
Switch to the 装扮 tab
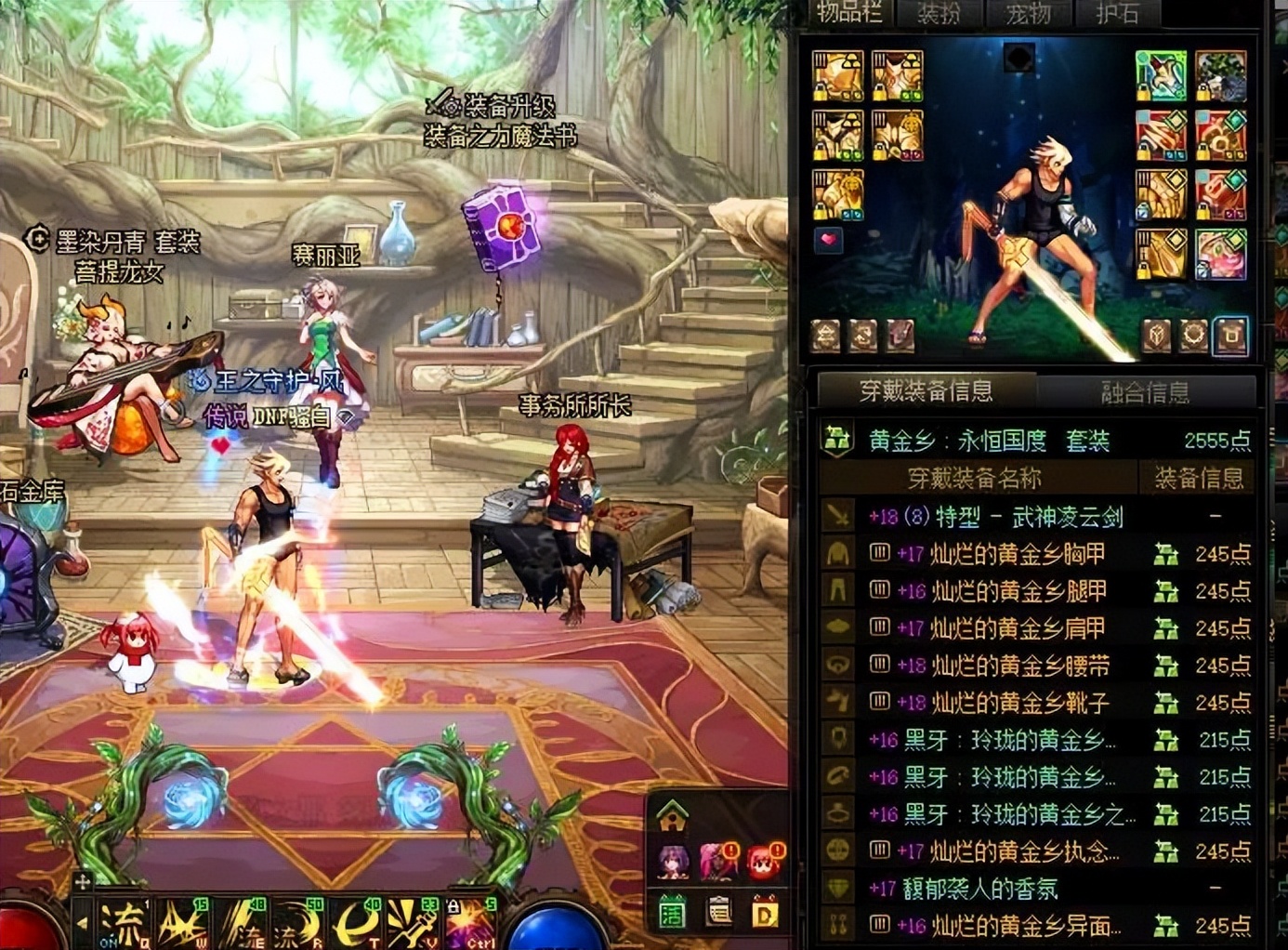point(941,14)
